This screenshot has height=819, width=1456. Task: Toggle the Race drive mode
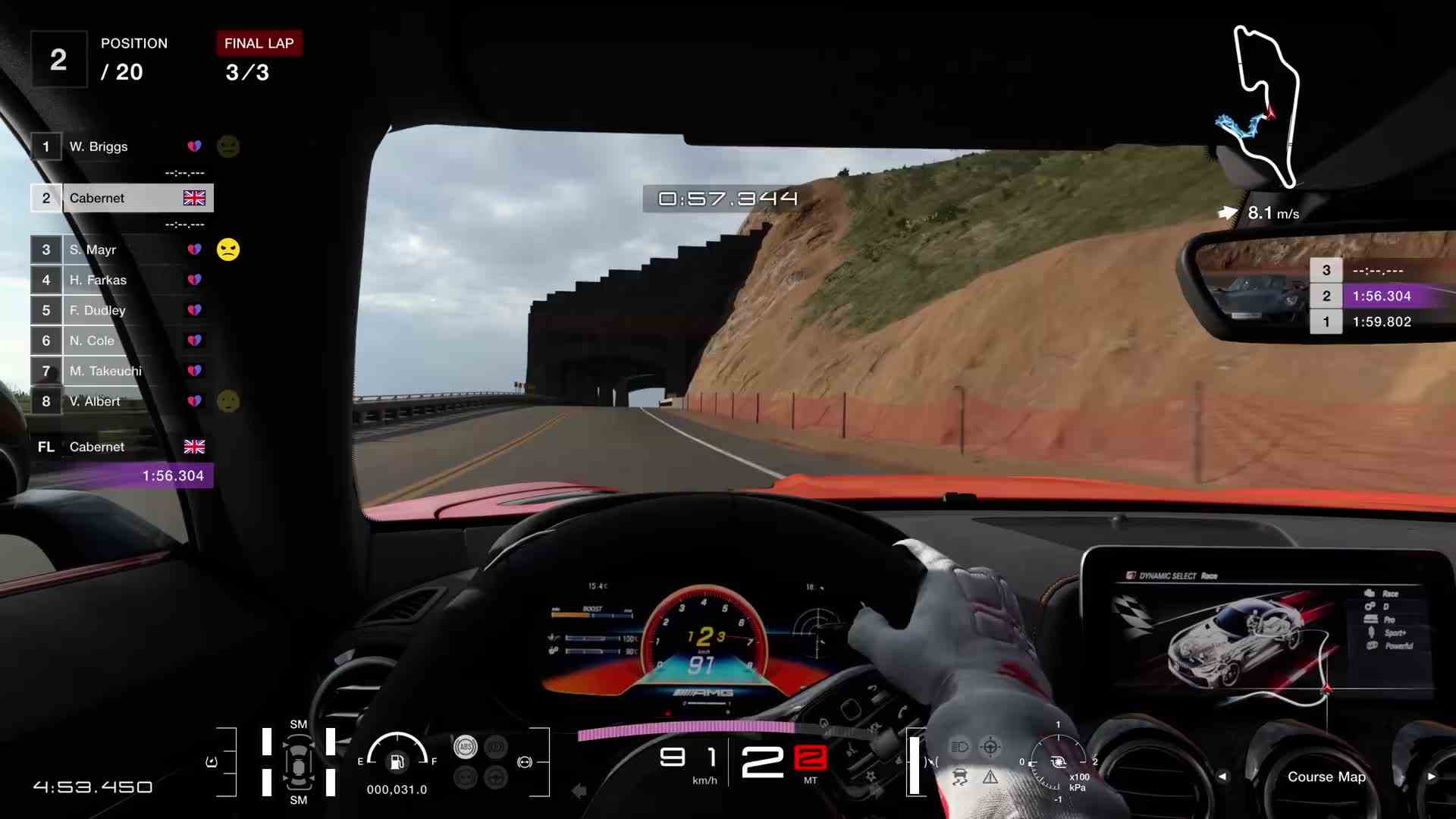tap(1390, 593)
